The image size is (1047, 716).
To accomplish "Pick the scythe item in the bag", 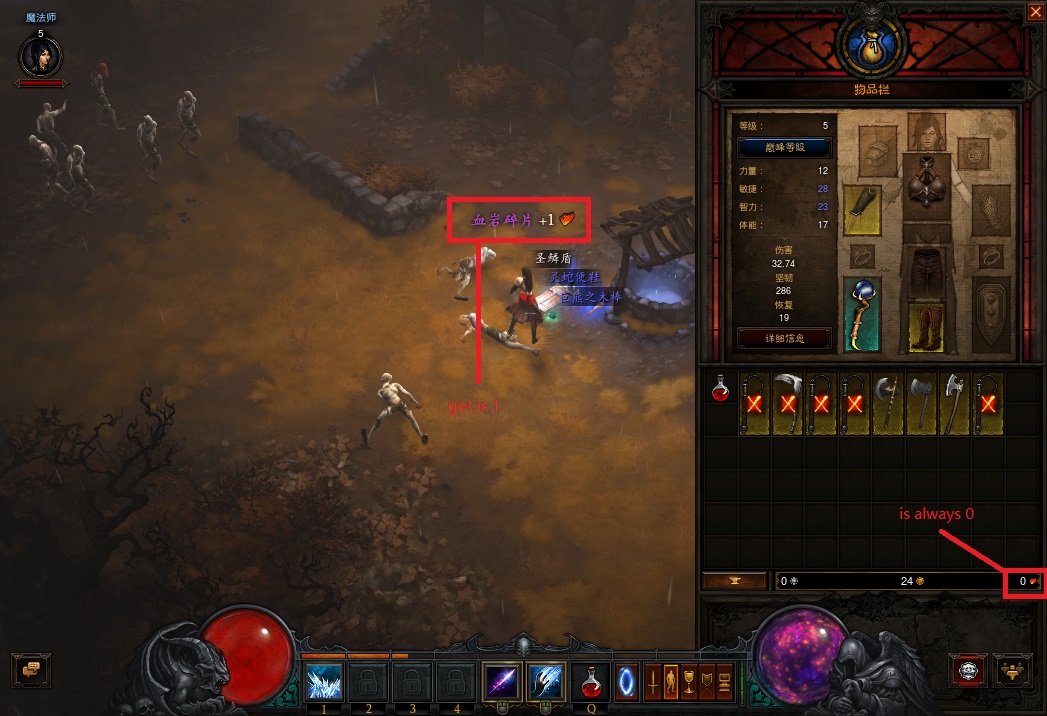I will click(x=789, y=403).
